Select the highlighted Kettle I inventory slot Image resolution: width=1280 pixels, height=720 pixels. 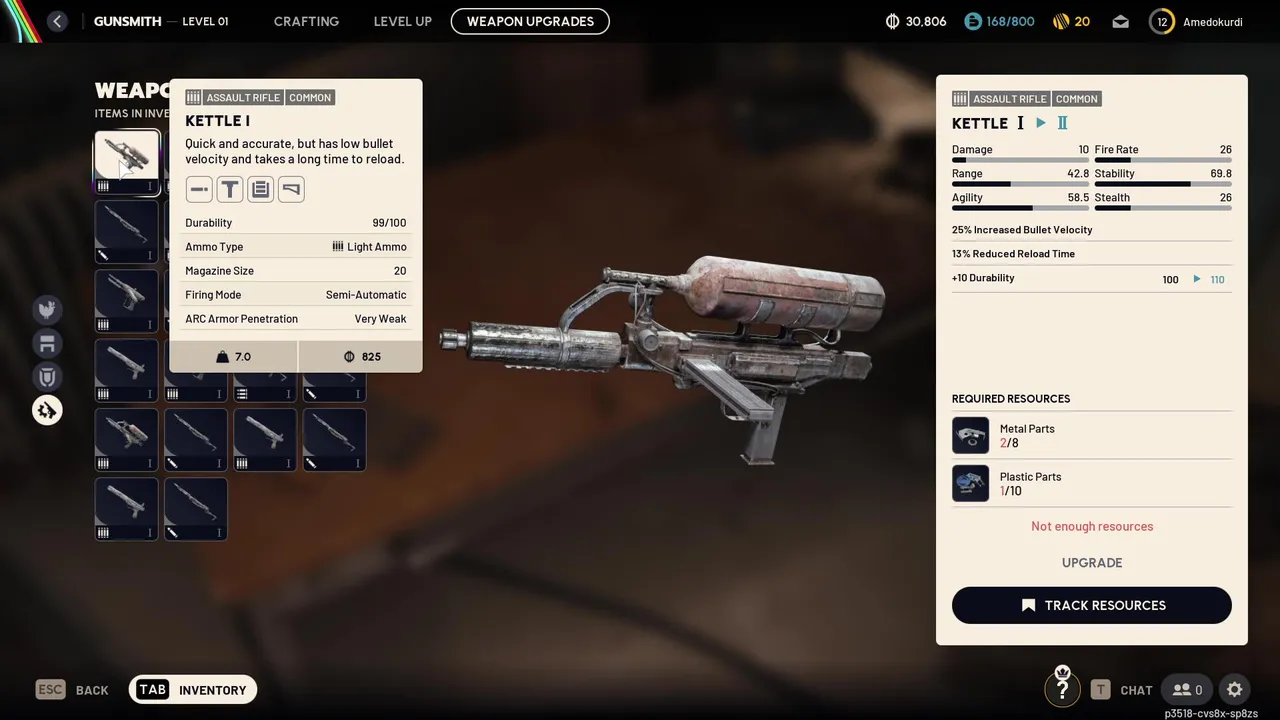point(127,162)
